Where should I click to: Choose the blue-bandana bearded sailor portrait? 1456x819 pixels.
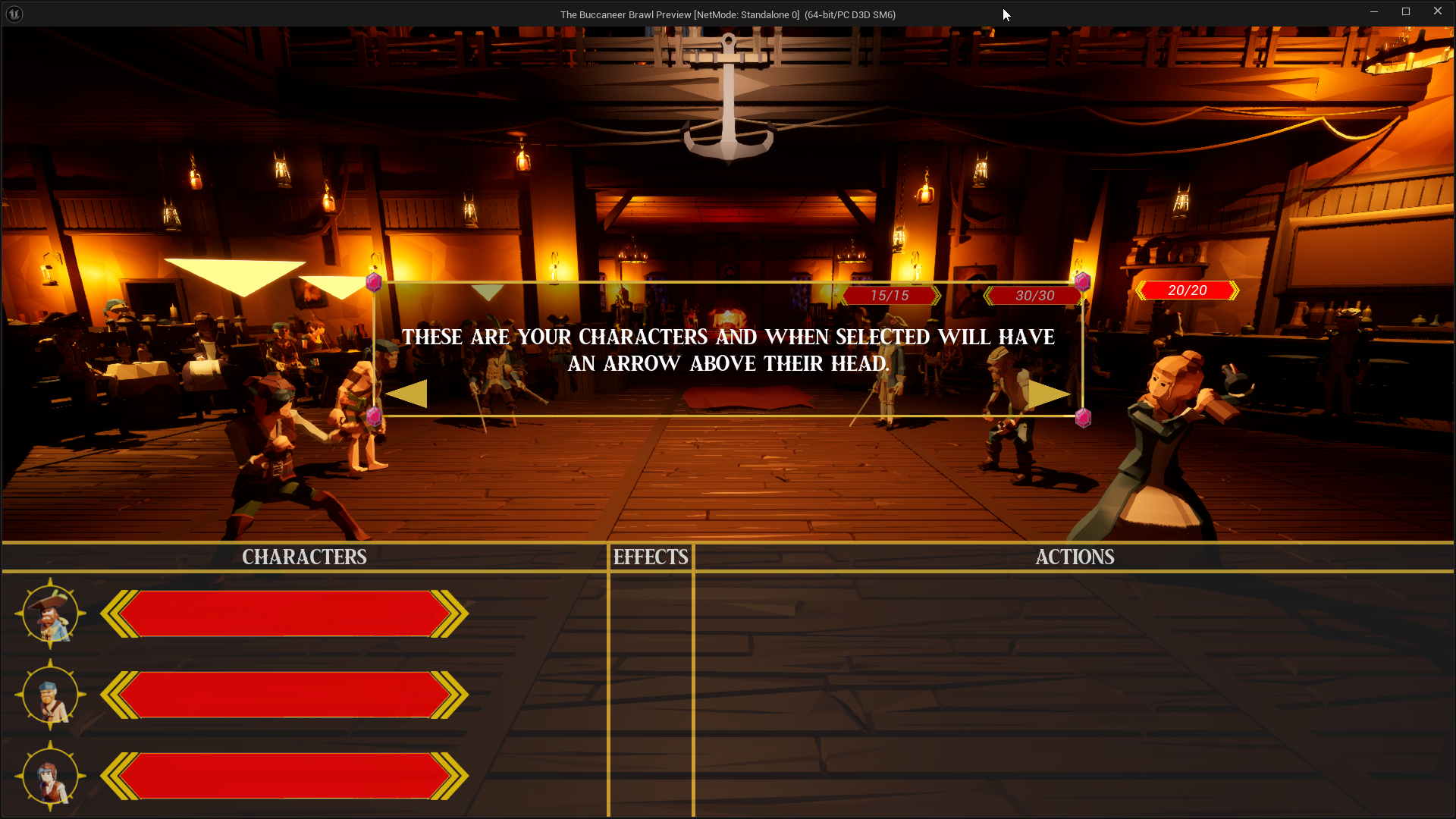pyautogui.click(x=50, y=695)
